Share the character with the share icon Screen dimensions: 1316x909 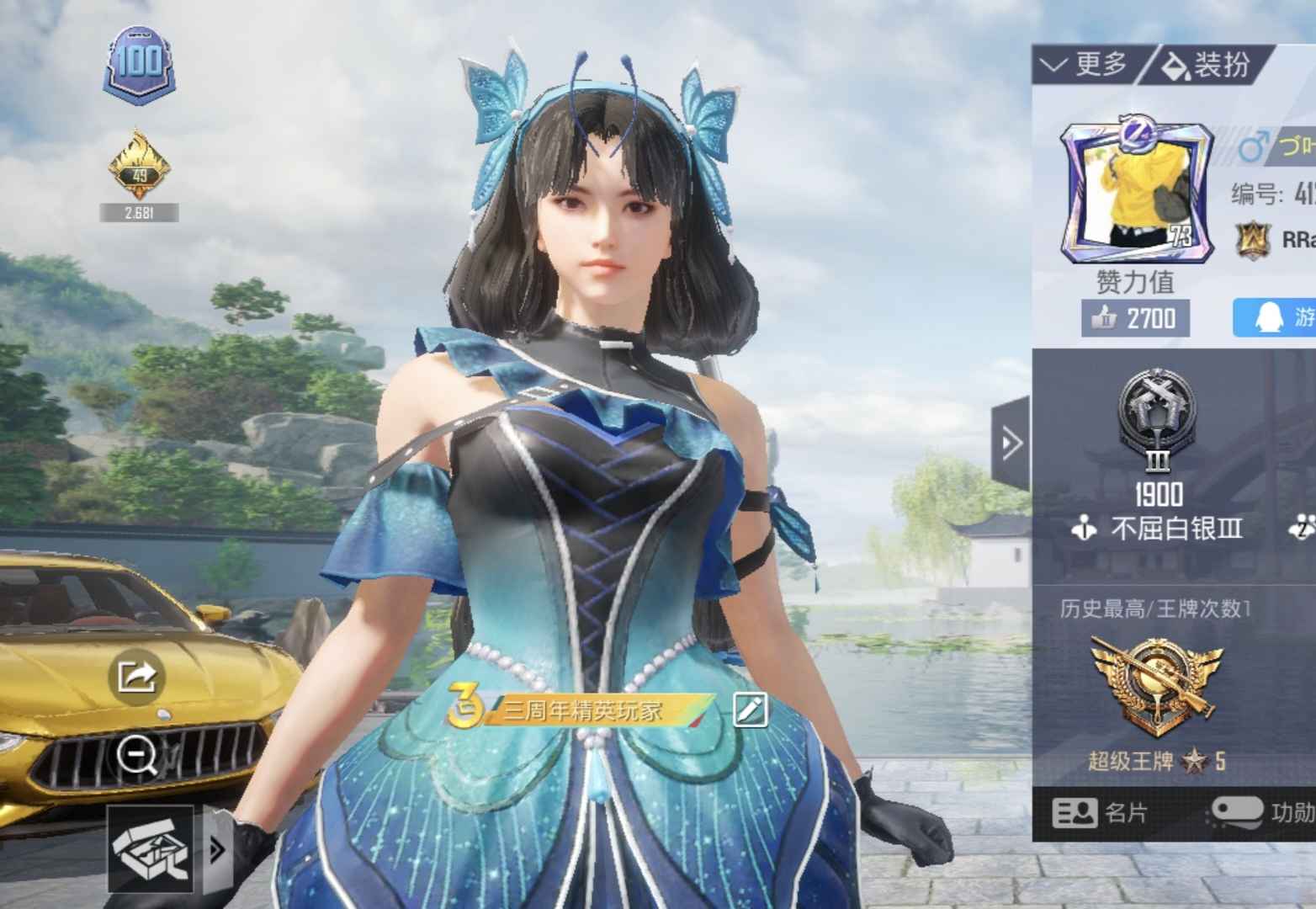click(x=138, y=675)
